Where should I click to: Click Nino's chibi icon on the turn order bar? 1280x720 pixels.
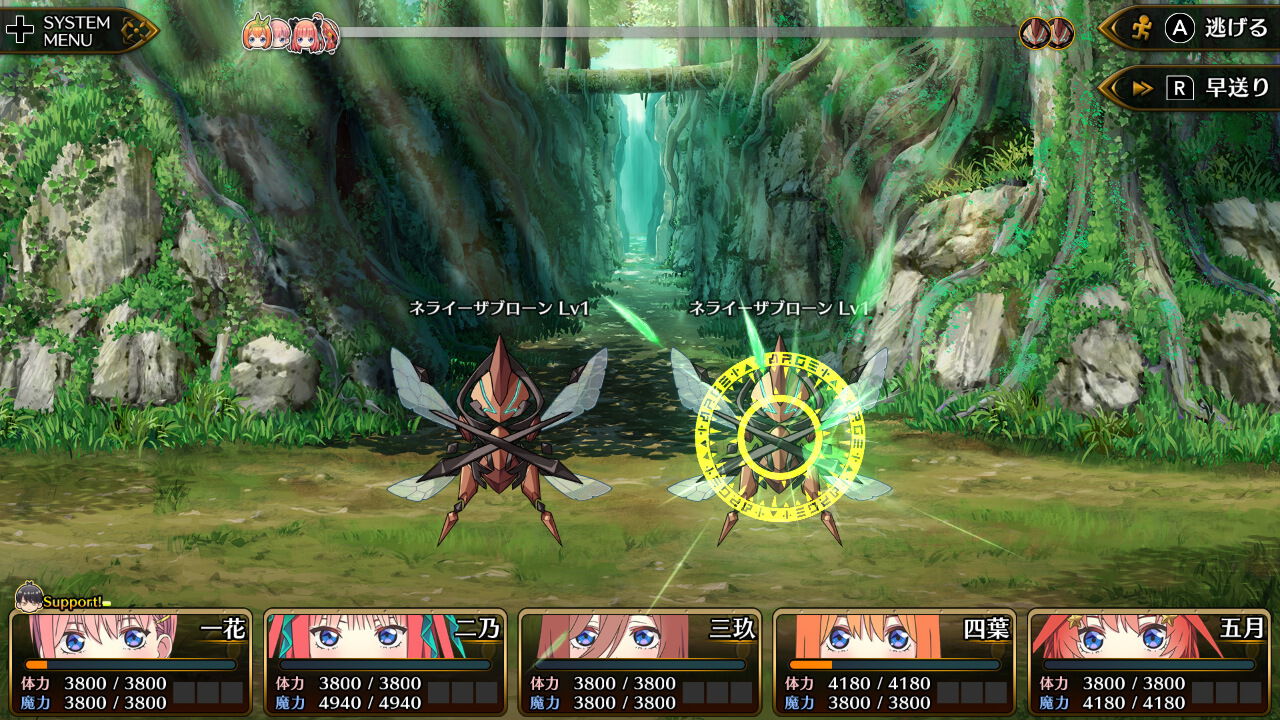click(303, 33)
